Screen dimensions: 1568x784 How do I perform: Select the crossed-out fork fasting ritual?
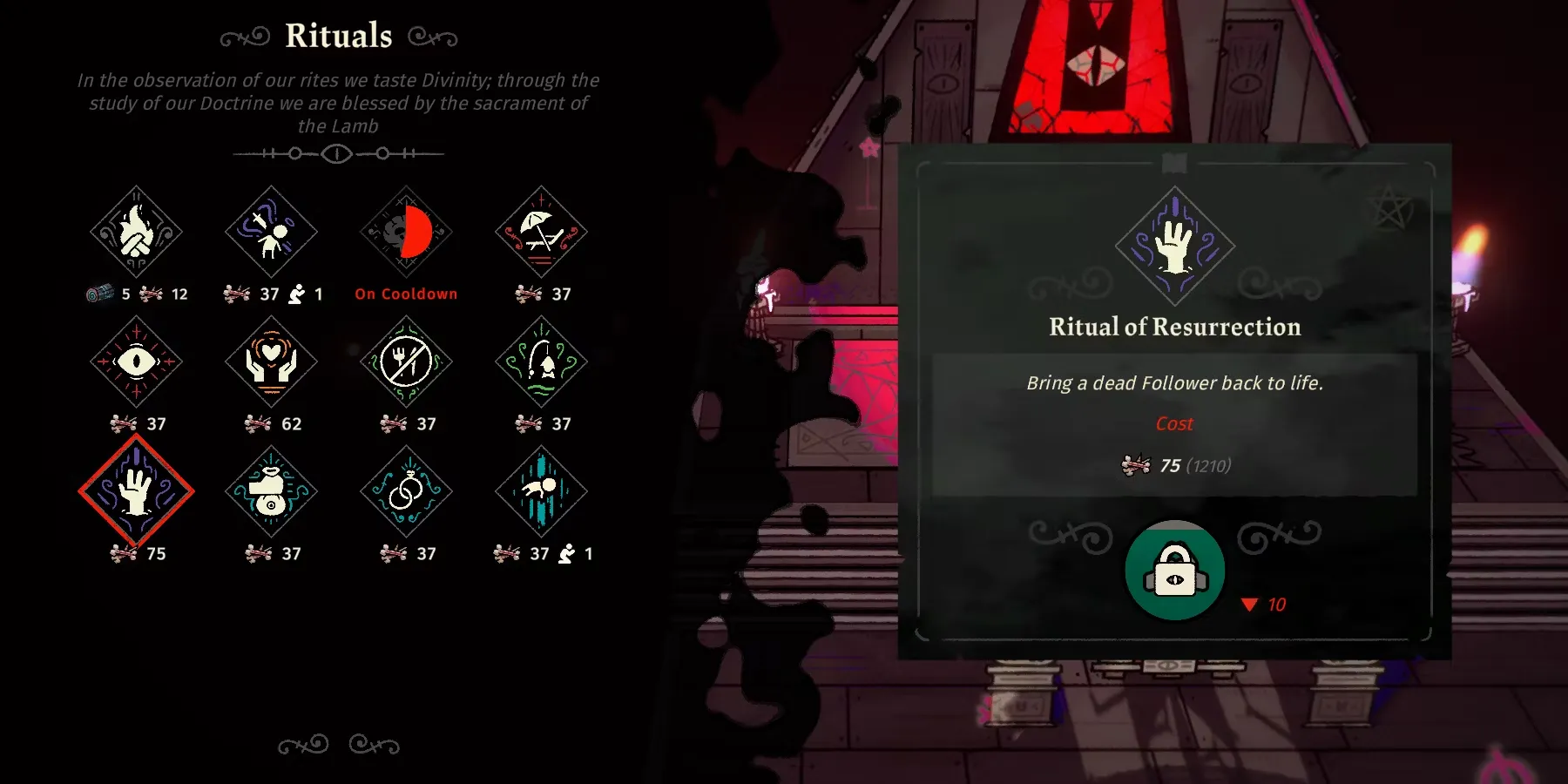pos(406,362)
